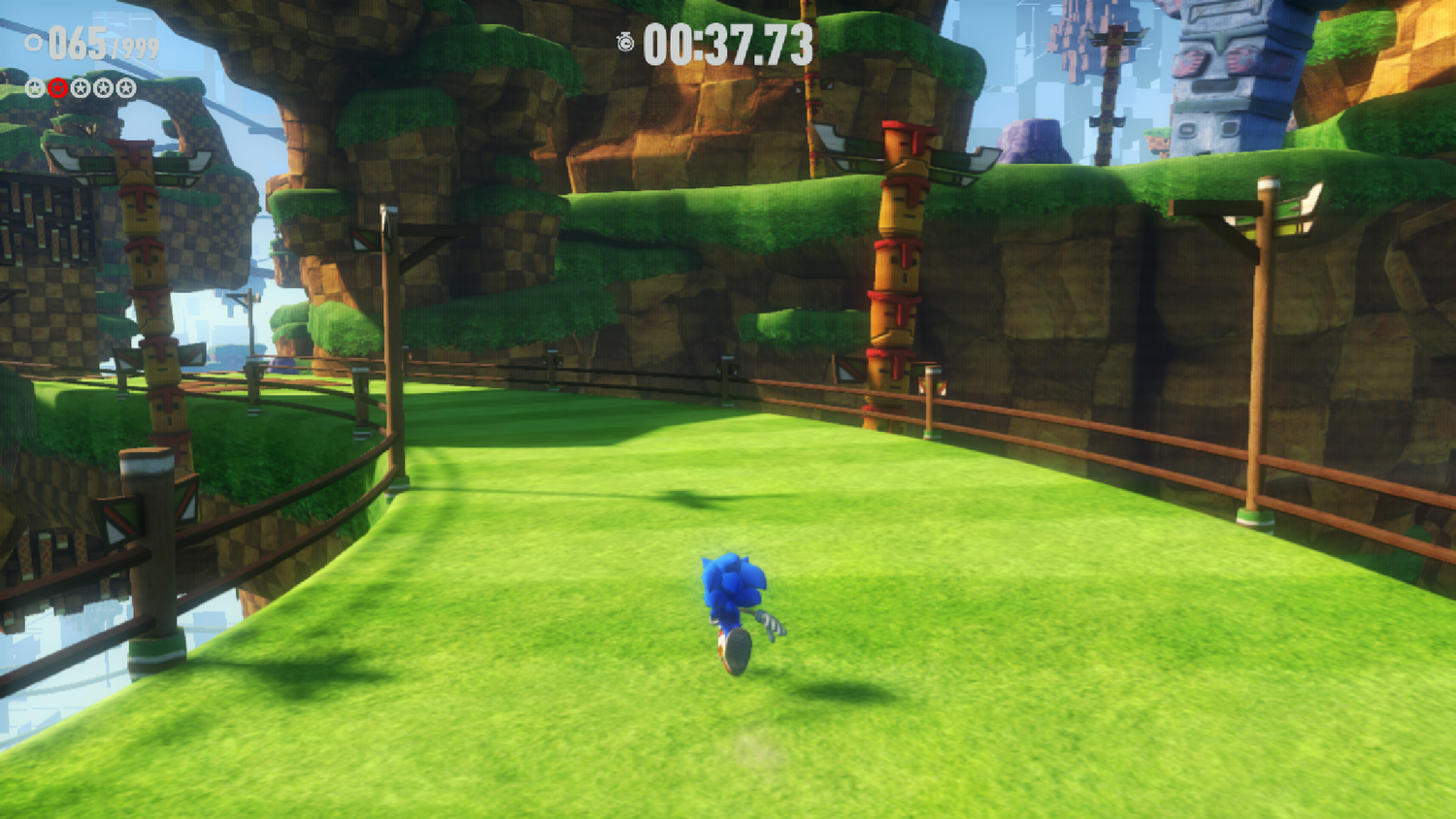
Task: Click the red star medal slider row
Action: 80,87
